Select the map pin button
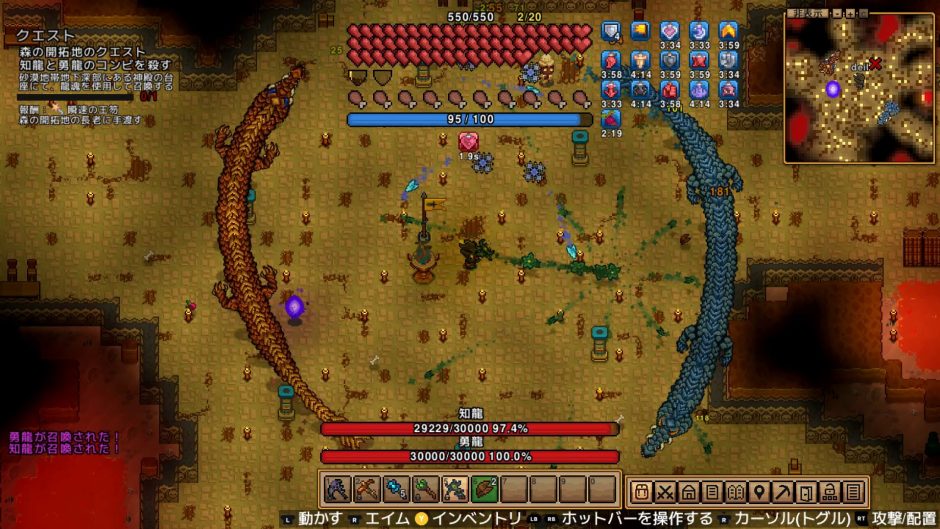 tap(759, 492)
